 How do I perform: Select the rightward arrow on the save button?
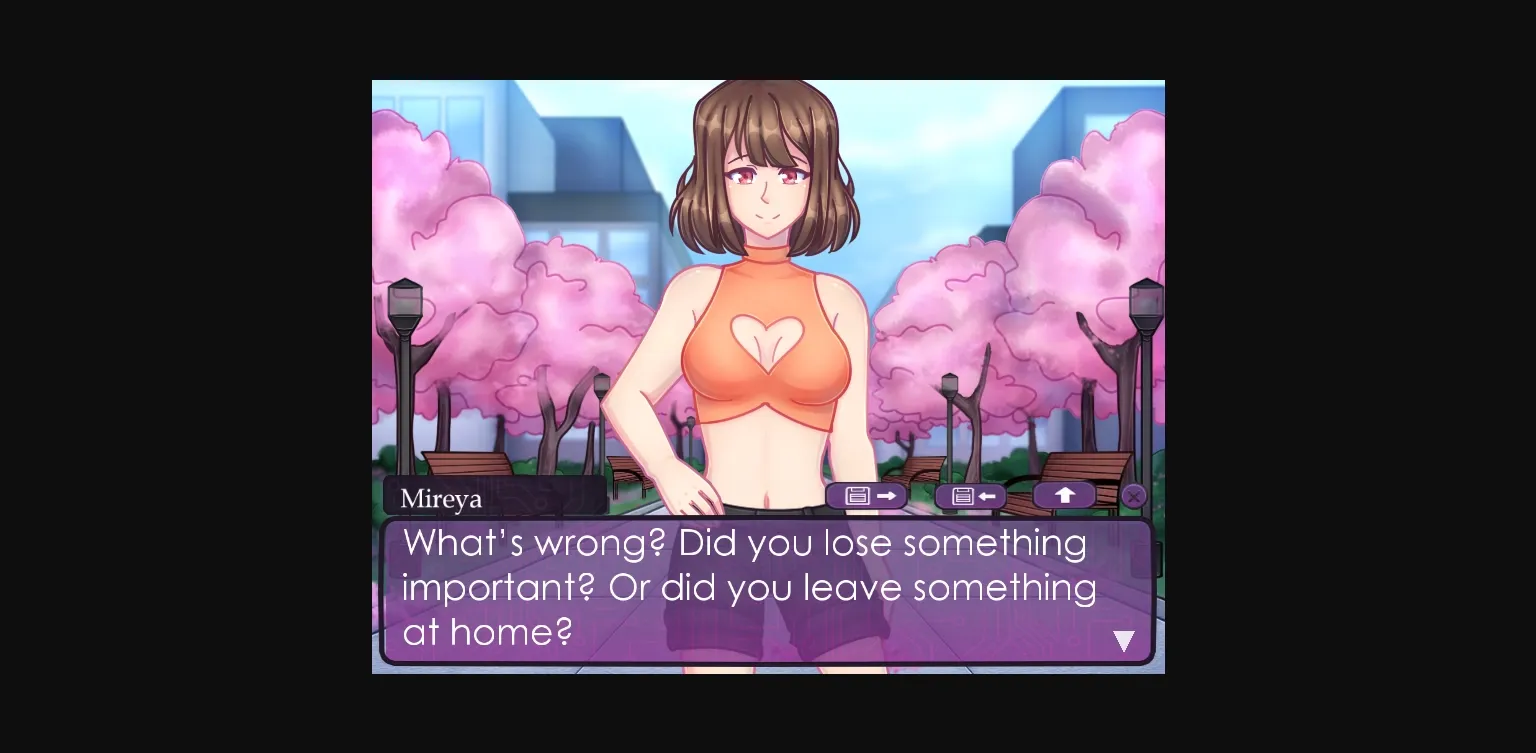(x=884, y=495)
